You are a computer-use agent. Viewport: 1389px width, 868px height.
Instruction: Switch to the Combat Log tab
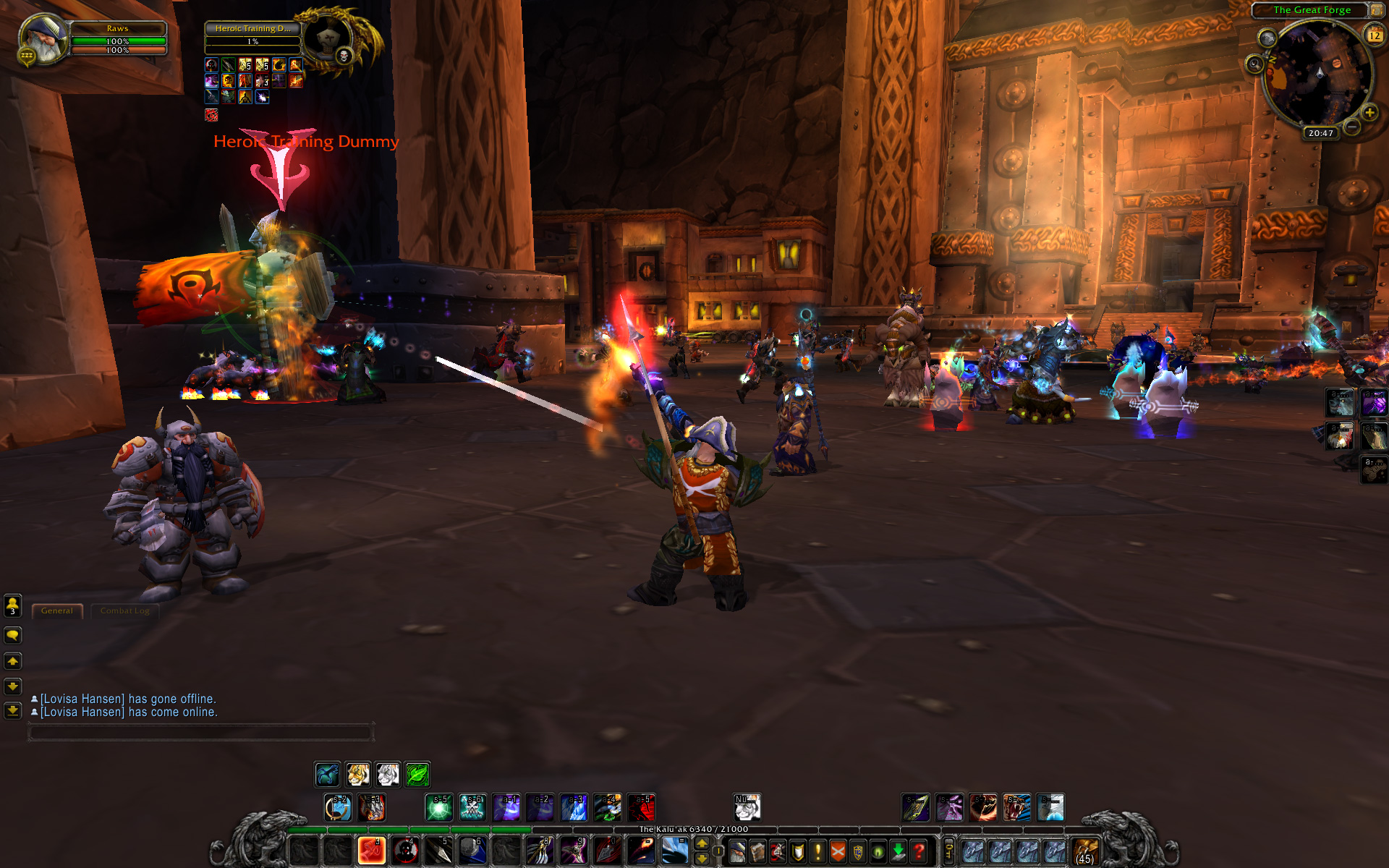click(x=124, y=611)
